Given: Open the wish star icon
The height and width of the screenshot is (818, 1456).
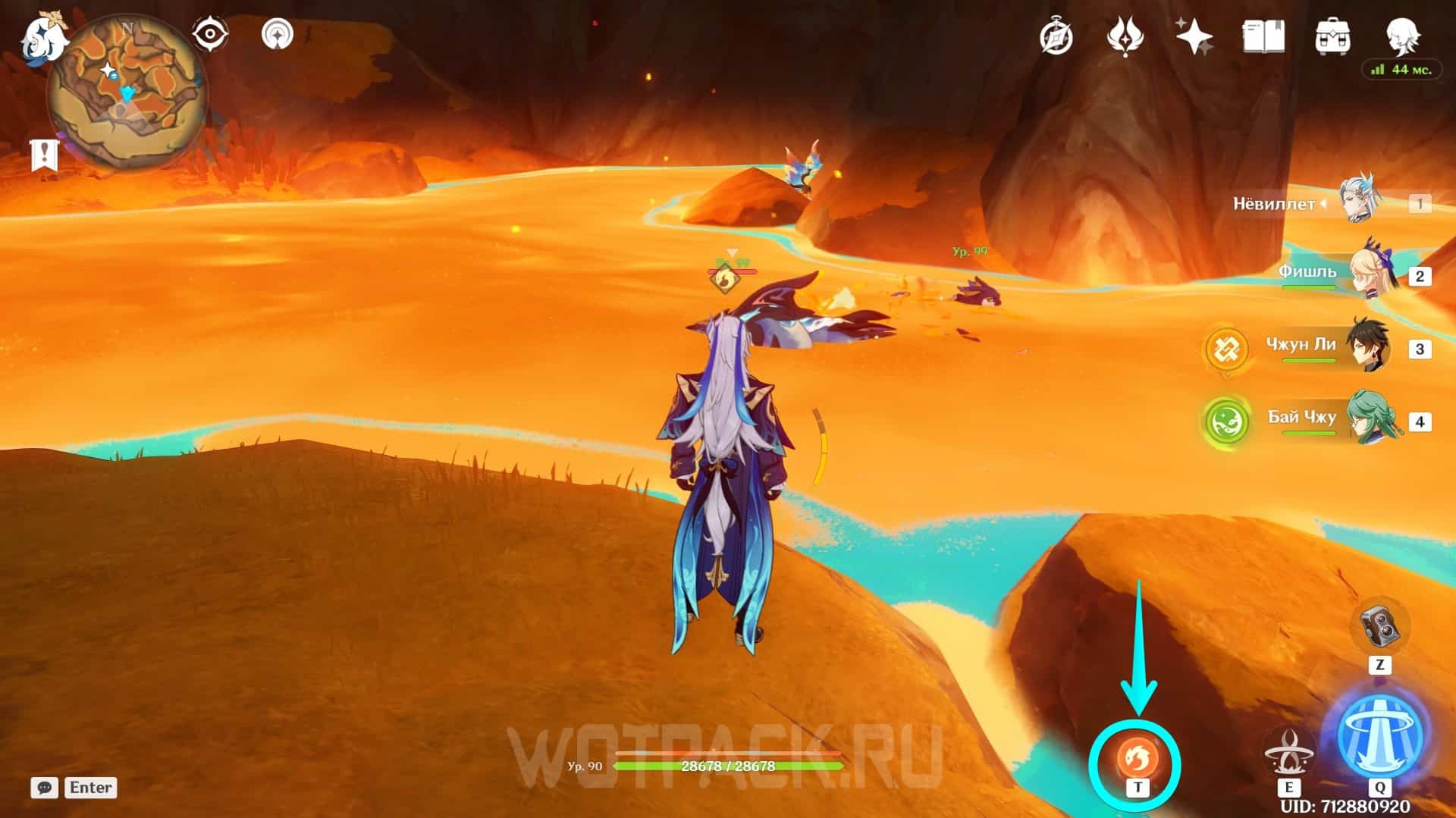Looking at the screenshot, I should coord(1194,36).
